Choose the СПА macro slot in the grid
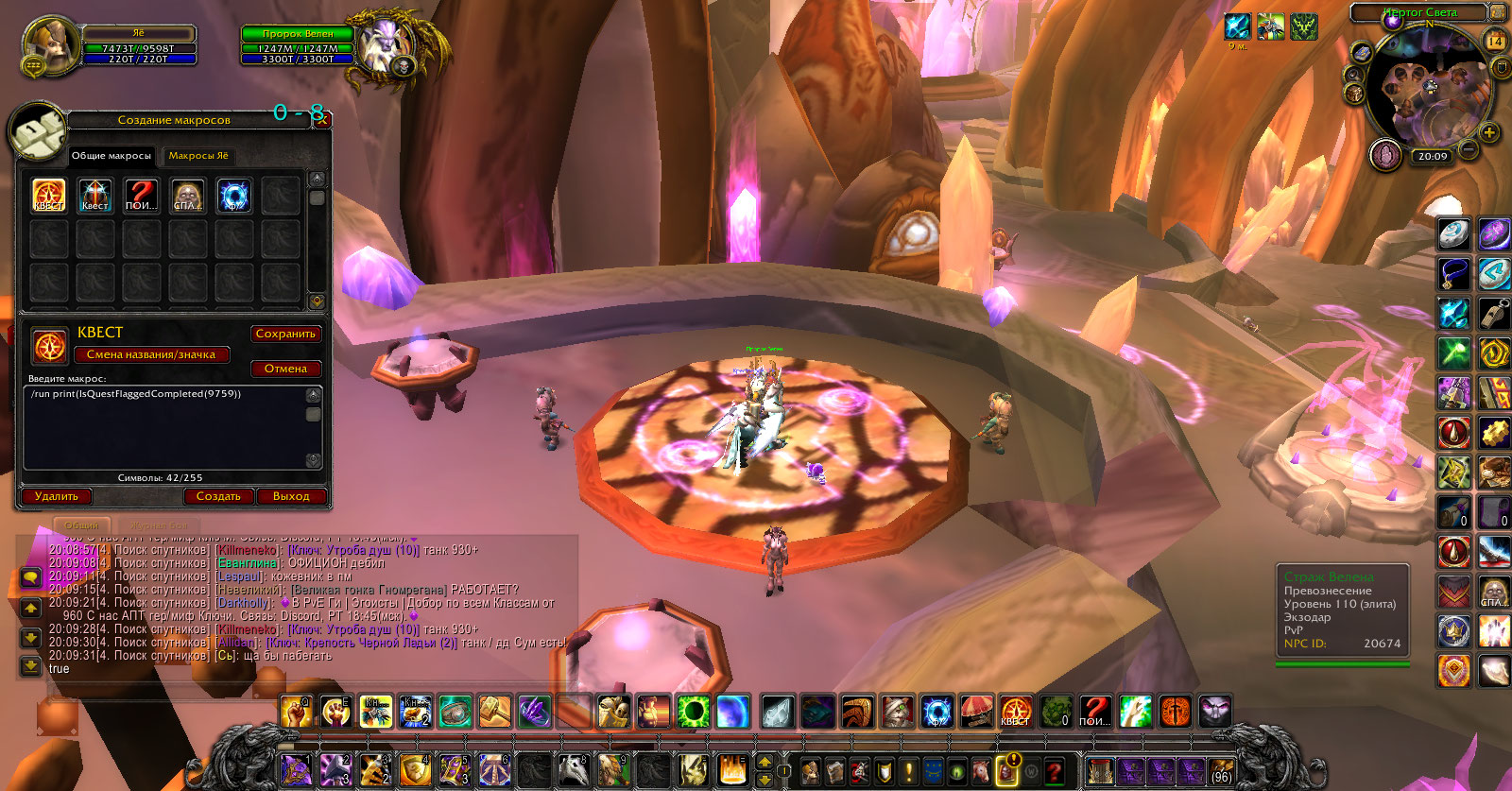Screen dimensions: 1512x791 click(x=188, y=196)
